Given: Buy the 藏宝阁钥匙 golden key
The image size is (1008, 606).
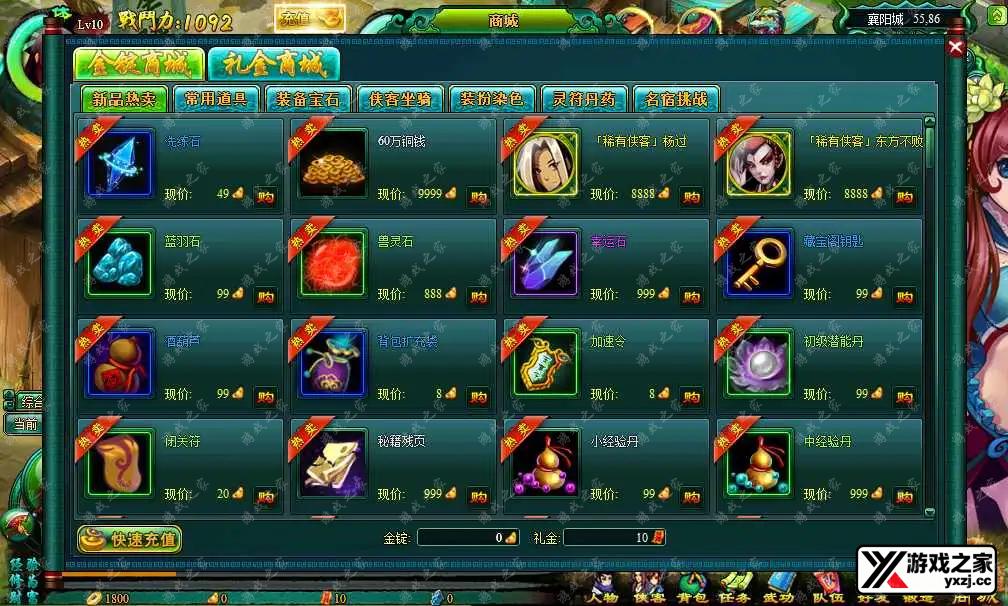Looking at the screenshot, I should [904, 296].
